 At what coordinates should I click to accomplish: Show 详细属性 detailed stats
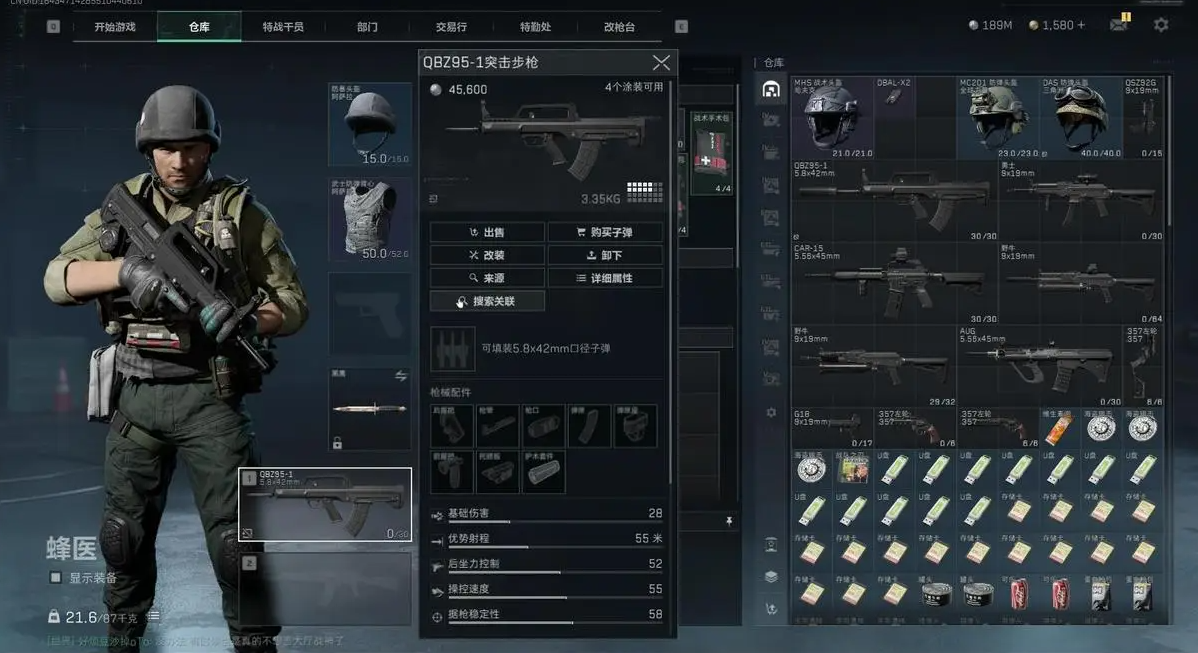click(605, 278)
